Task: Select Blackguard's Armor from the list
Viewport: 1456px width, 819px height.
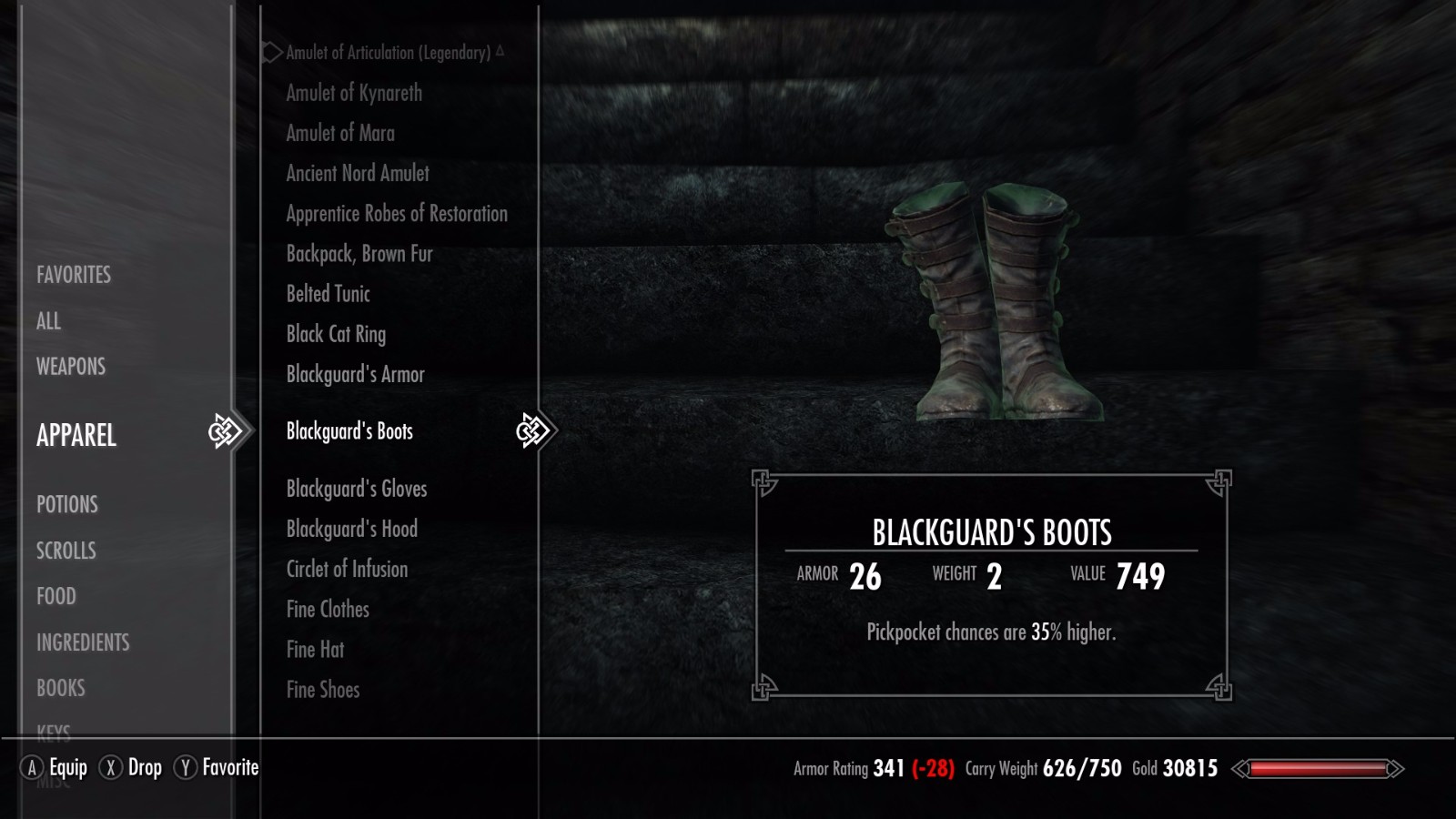Action: point(355,374)
